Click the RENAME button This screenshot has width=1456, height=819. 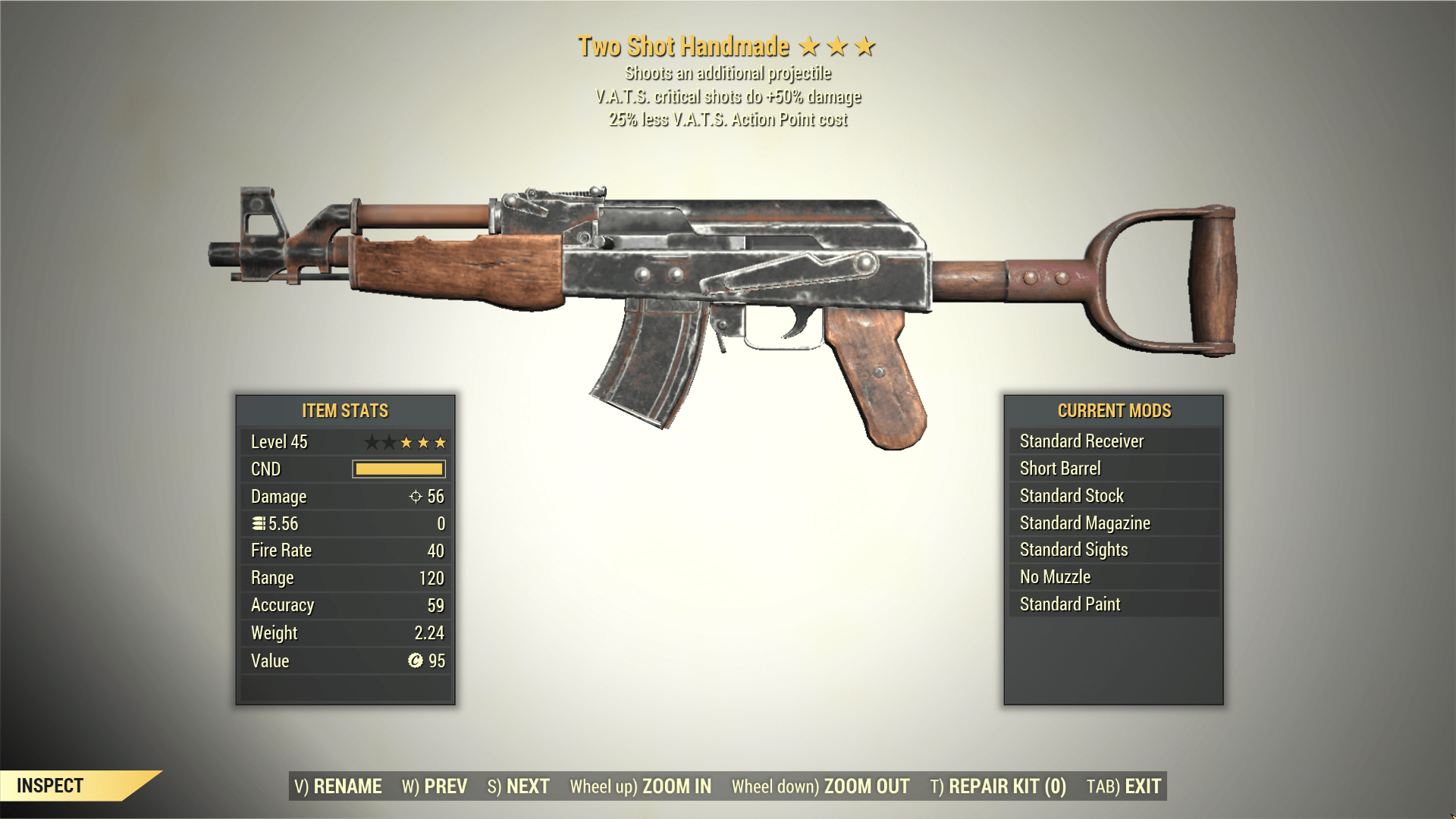pos(338,786)
